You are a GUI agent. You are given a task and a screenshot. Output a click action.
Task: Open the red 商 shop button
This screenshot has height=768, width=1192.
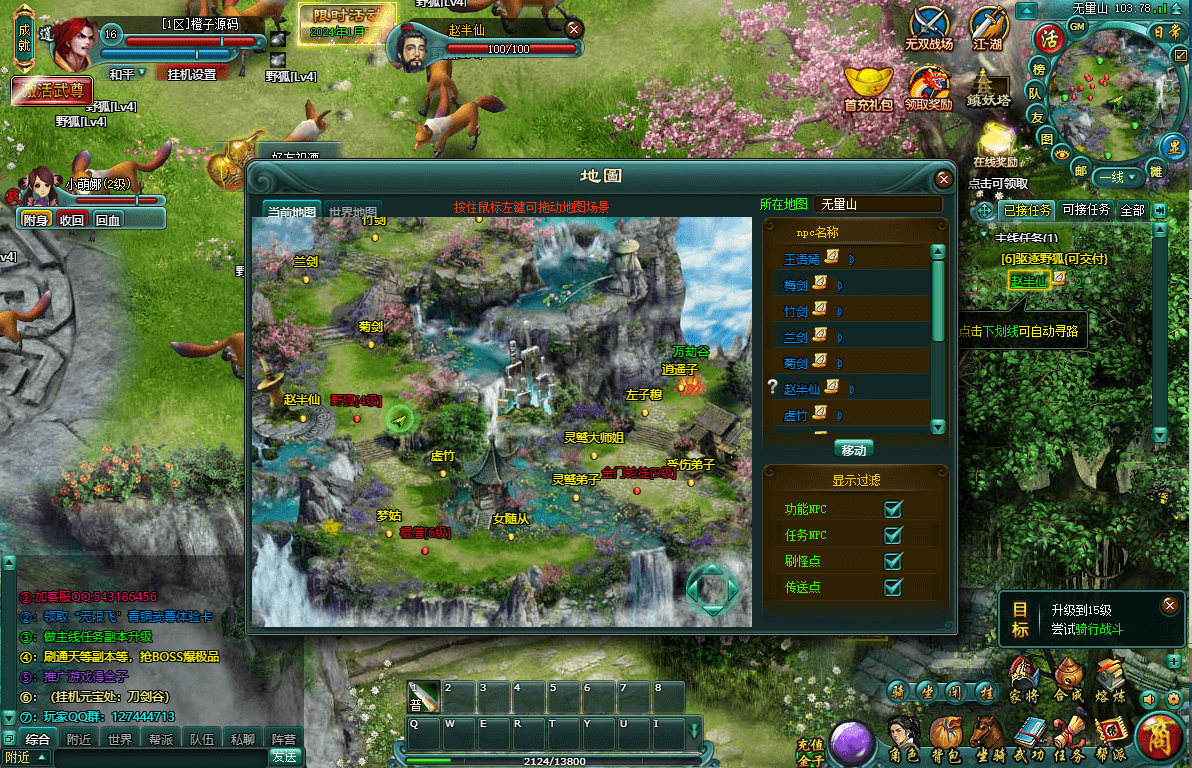(x=1159, y=738)
